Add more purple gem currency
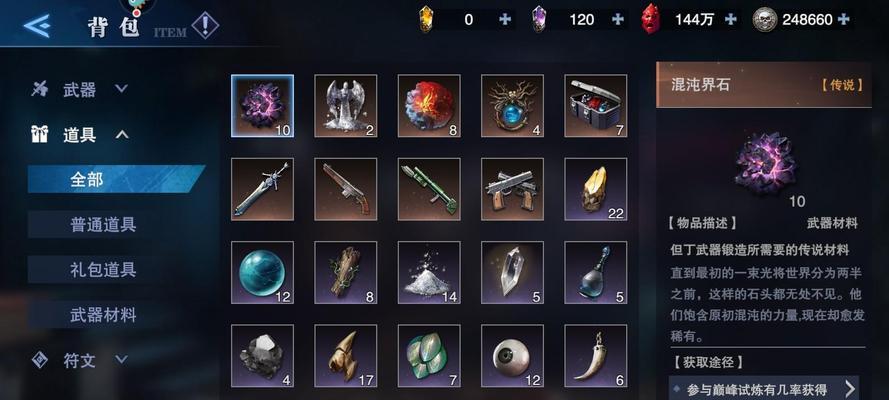 (x=618, y=19)
